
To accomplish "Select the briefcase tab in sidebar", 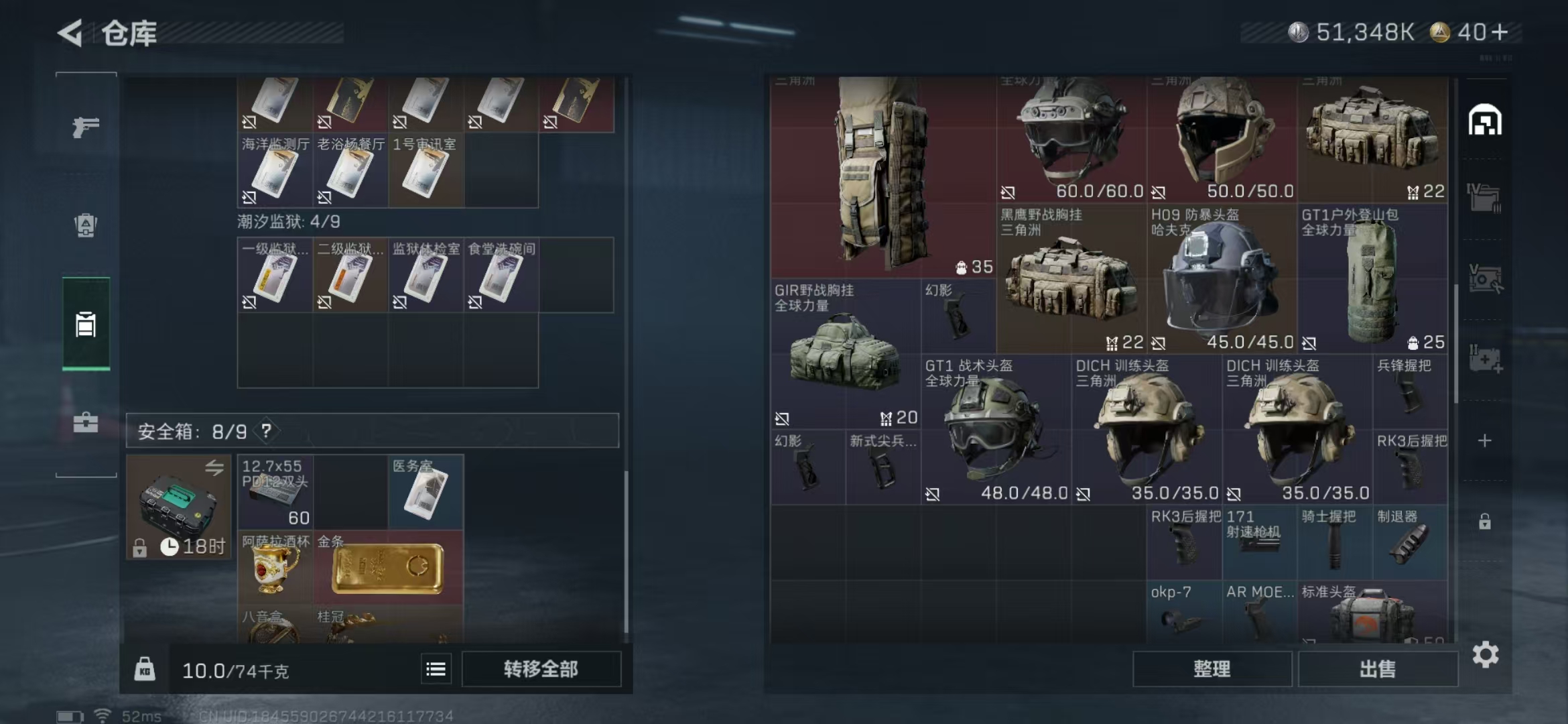I will coord(86,423).
